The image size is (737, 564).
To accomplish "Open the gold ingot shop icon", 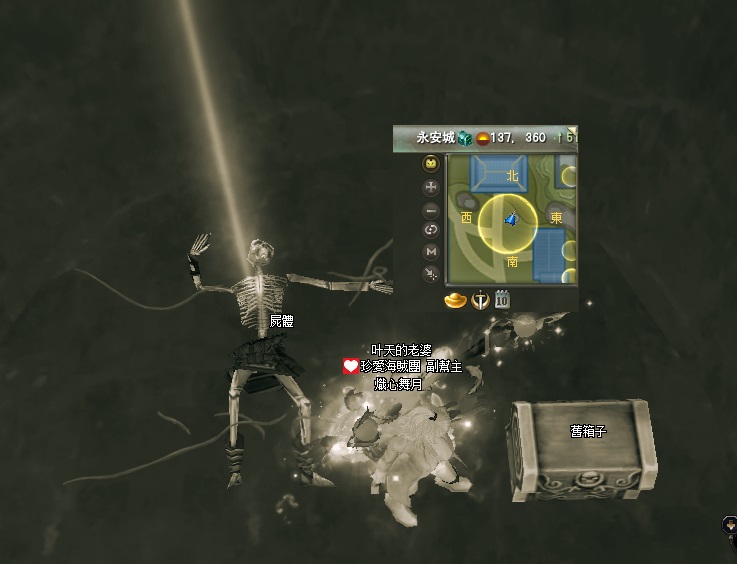I will (x=456, y=299).
